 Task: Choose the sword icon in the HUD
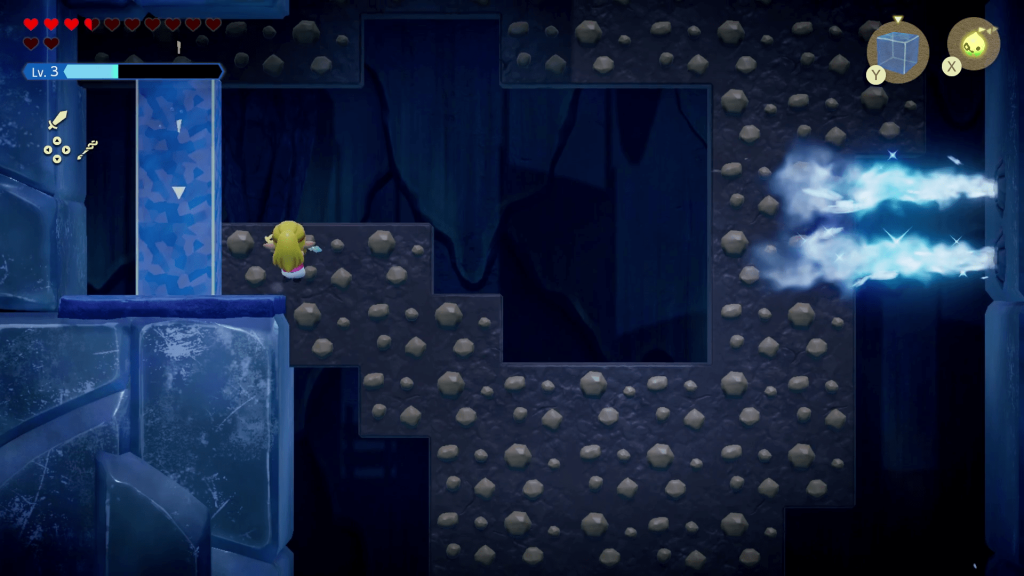click(x=58, y=121)
